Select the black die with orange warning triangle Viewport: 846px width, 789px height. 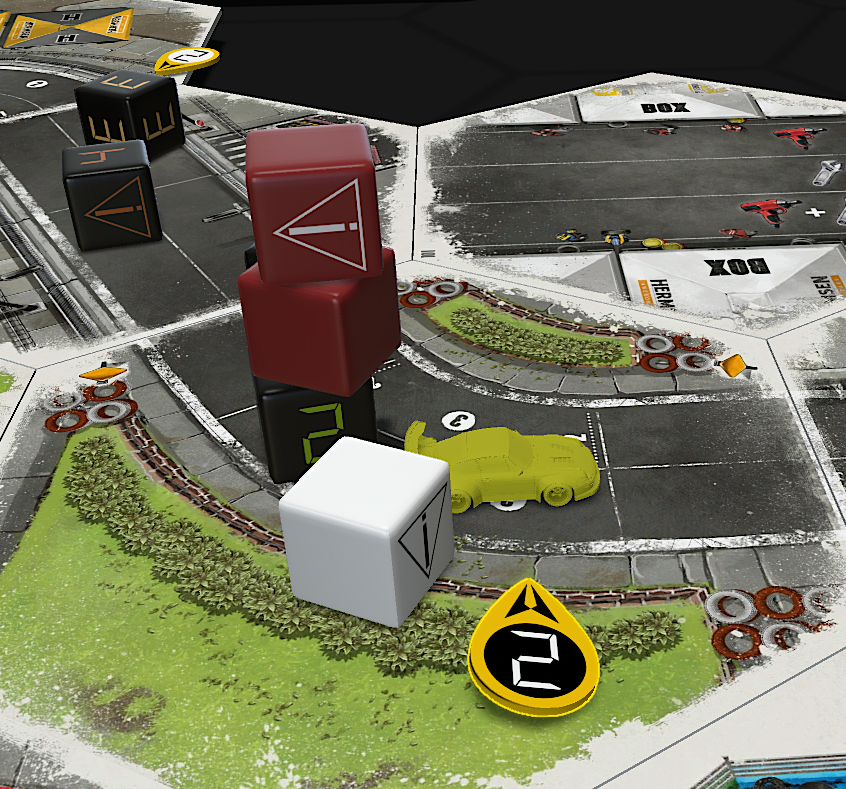tap(110, 194)
